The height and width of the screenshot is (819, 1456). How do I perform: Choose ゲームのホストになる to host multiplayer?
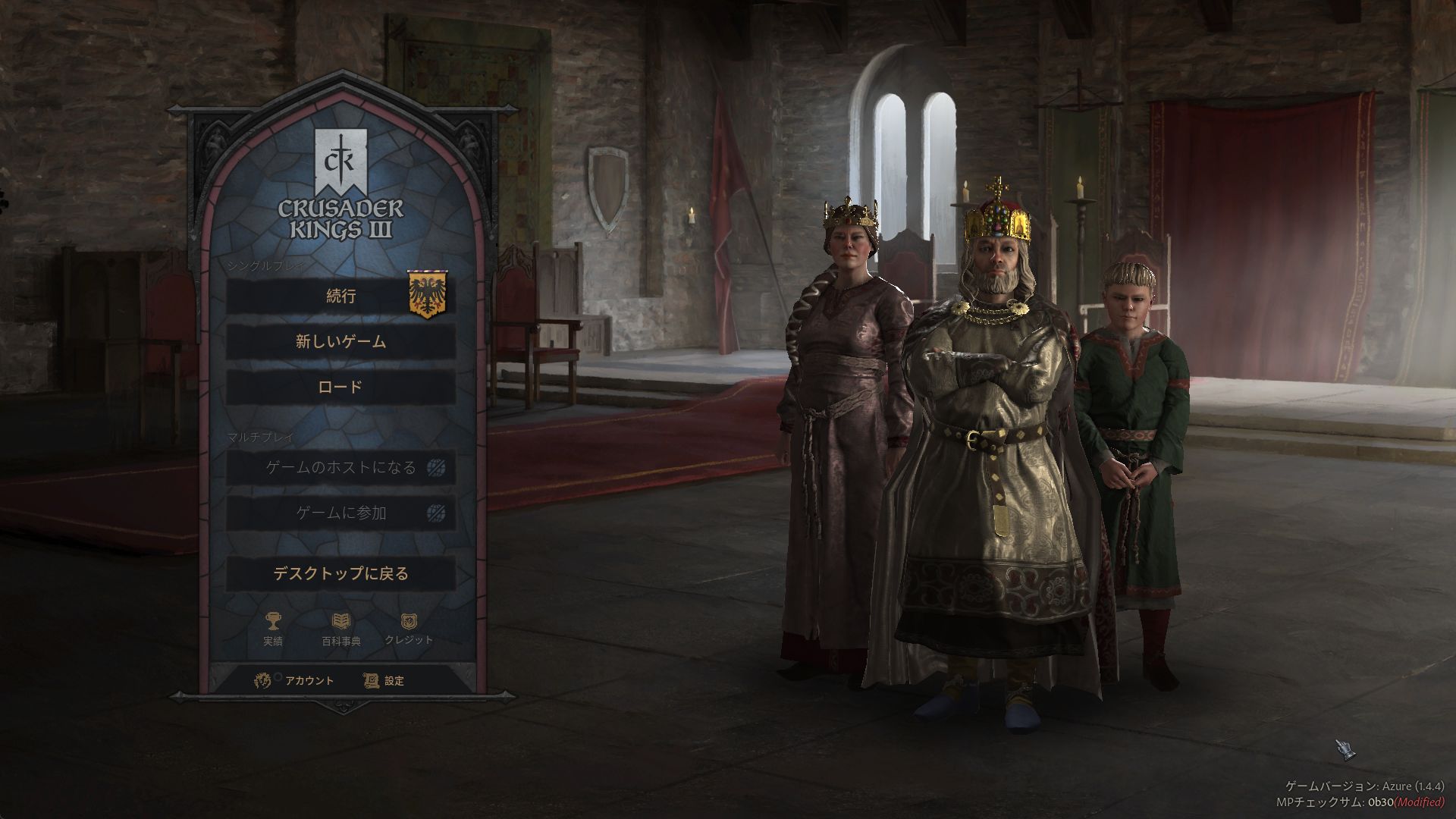click(x=340, y=468)
